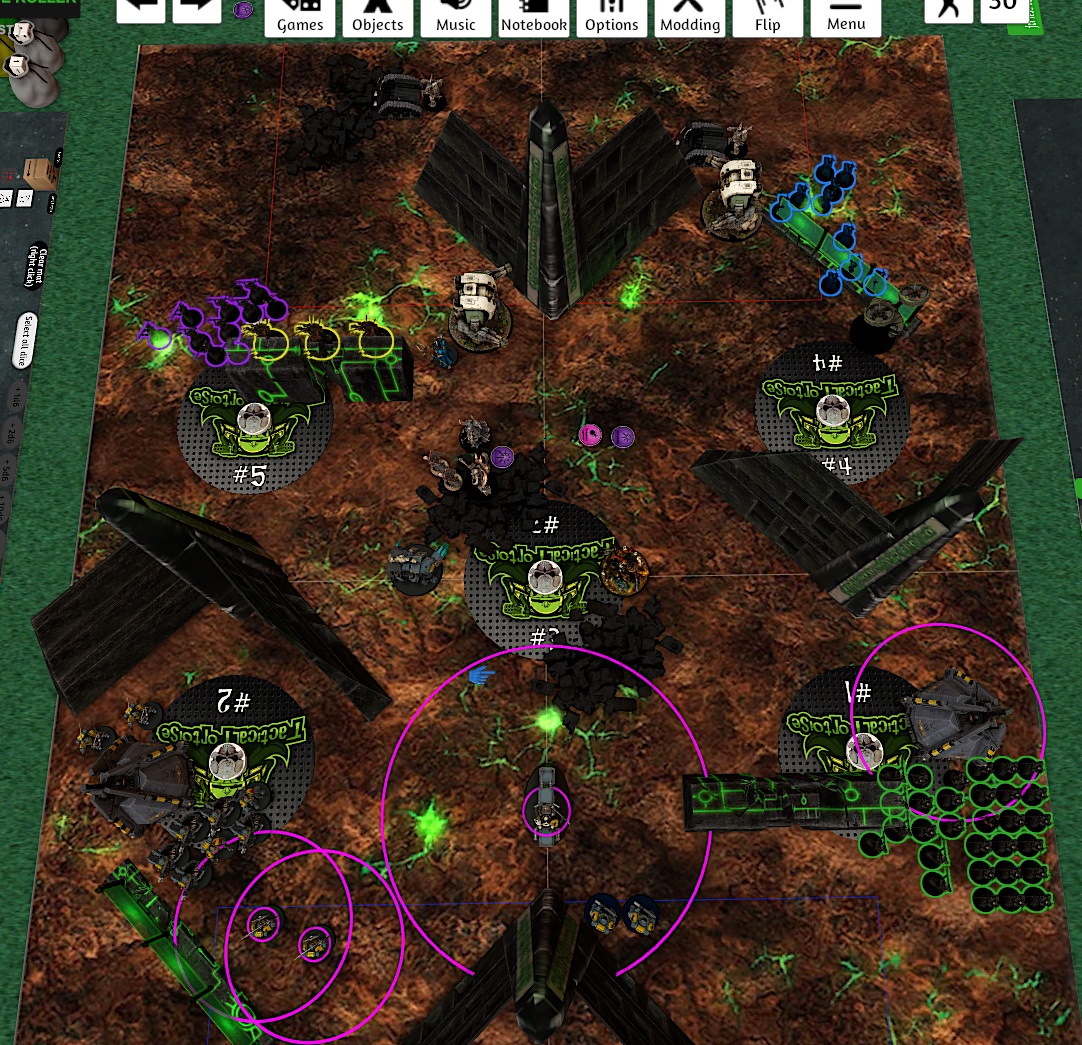Click the Flip table button
This screenshot has height=1045, width=1082.
[768, 17]
